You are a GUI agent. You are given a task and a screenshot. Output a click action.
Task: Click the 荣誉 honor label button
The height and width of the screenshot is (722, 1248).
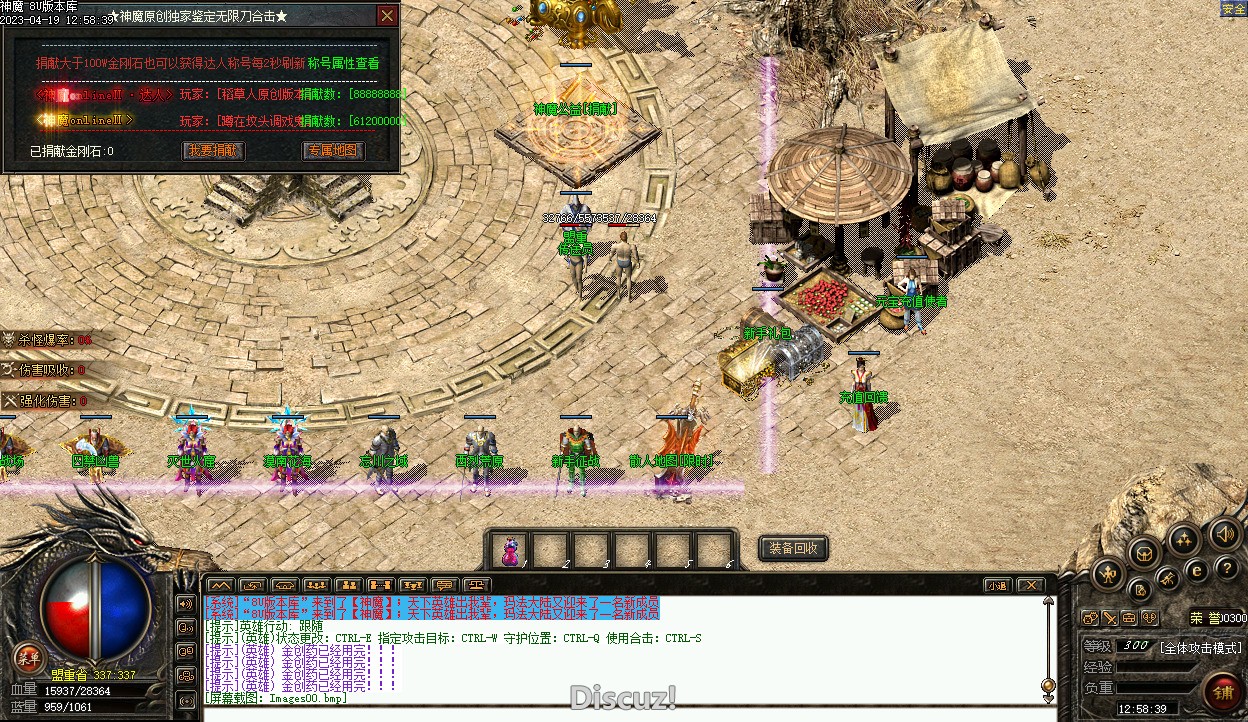(1203, 618)
